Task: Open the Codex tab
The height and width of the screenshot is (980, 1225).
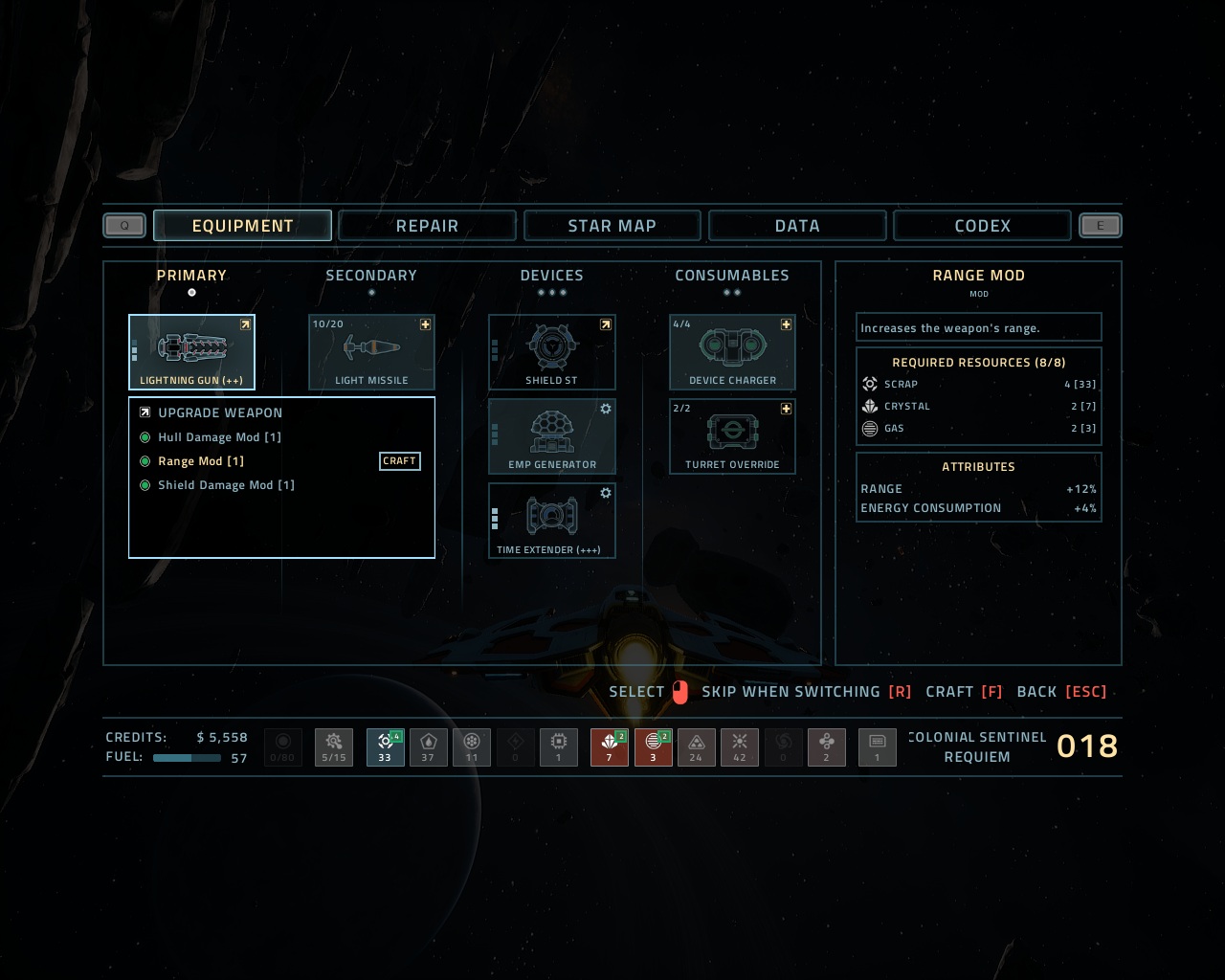Action: click(982, 226)
